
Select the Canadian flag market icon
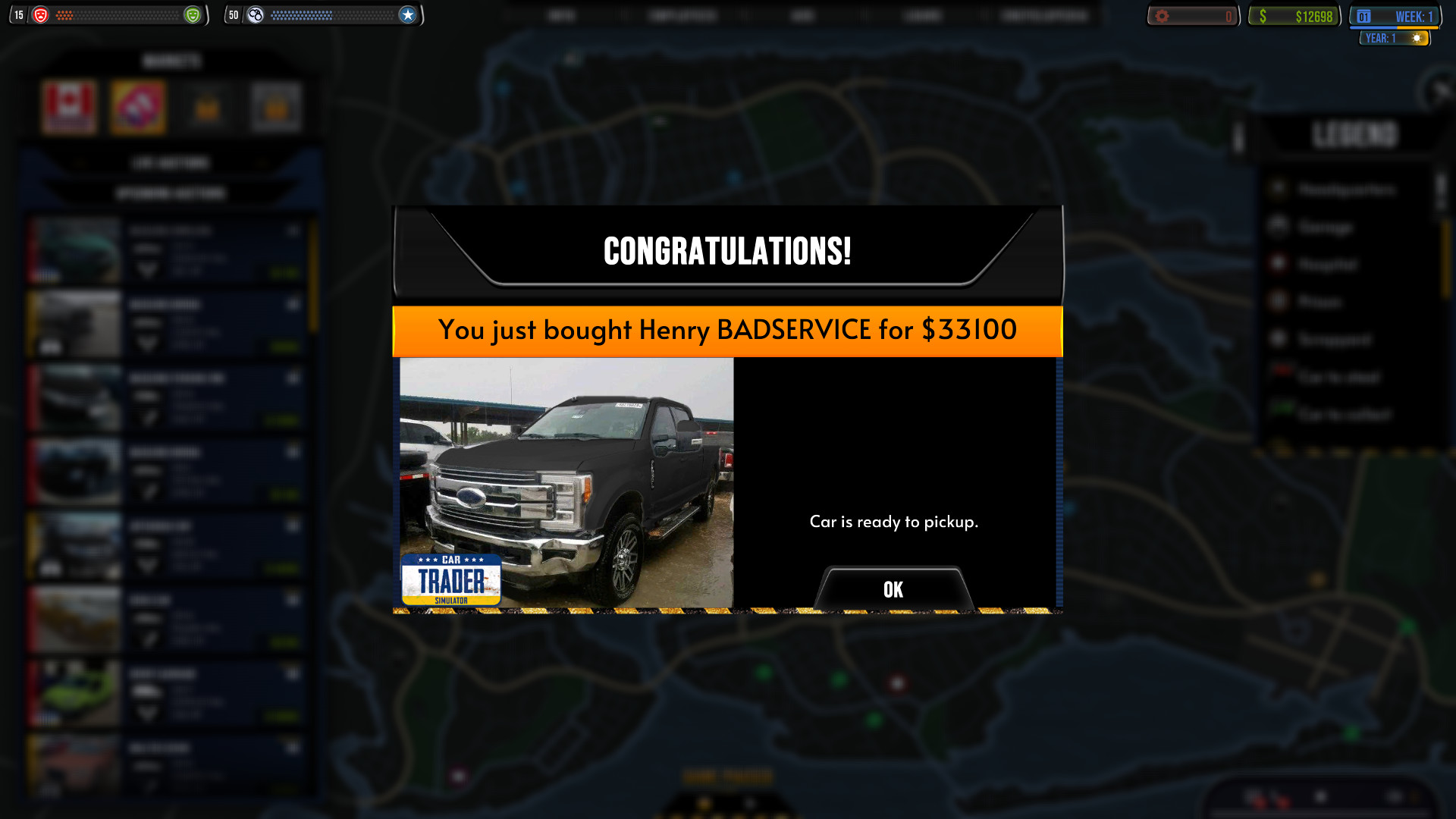click(69, 106)
